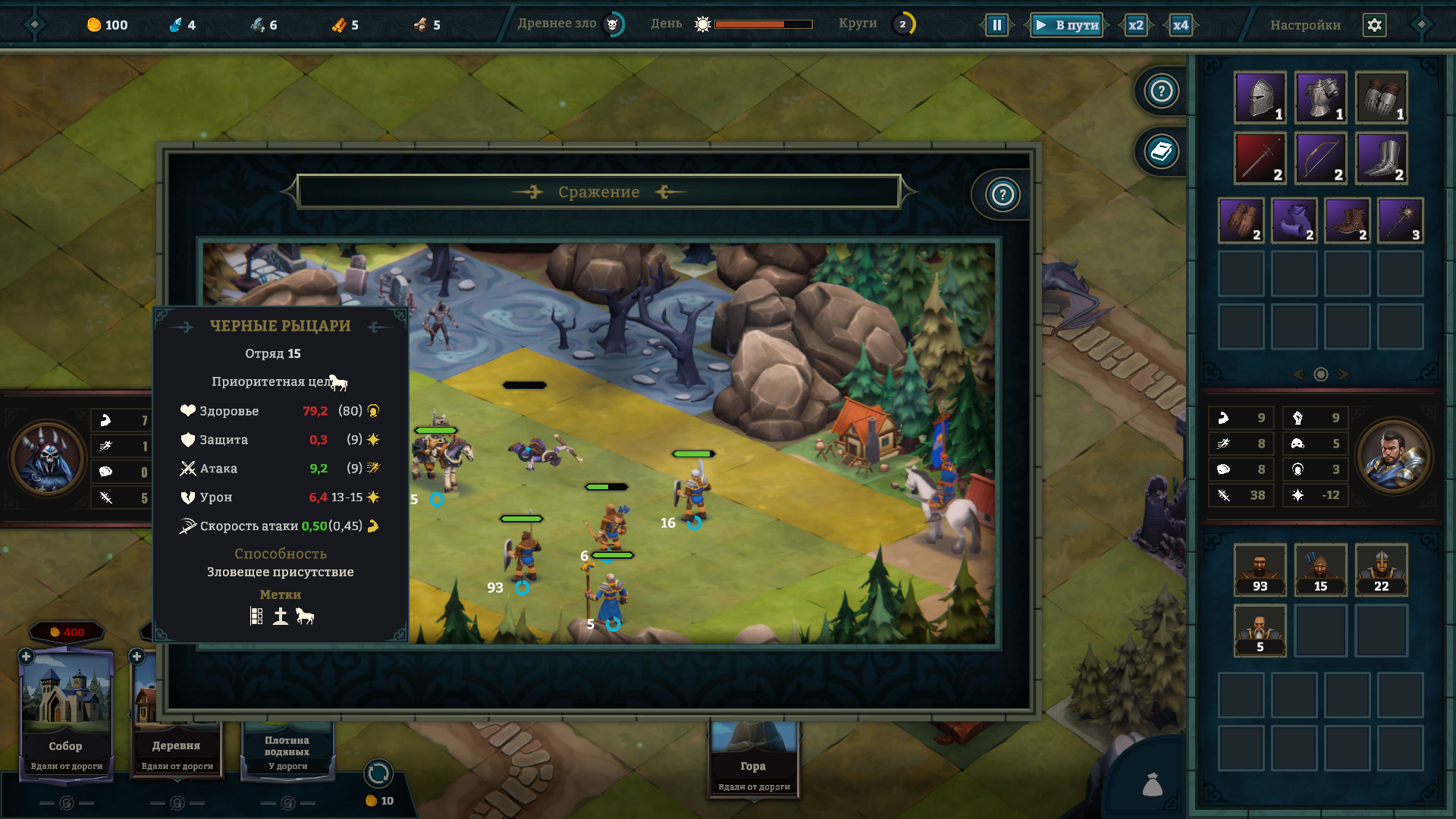Viewport: 1456px width, 819px height.
Task: Open the help question mark in battle window
Action: [x=1003, y=195]
